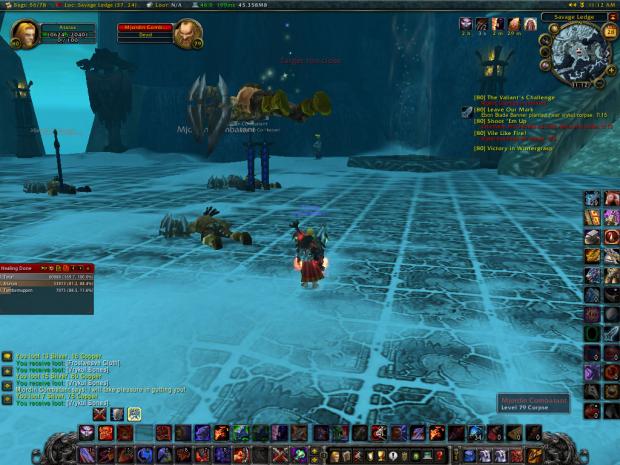This screenshot has width=620, height=465.
Task: Use the Ebon Blade Banner quest item icon
Action: point(467,114)
